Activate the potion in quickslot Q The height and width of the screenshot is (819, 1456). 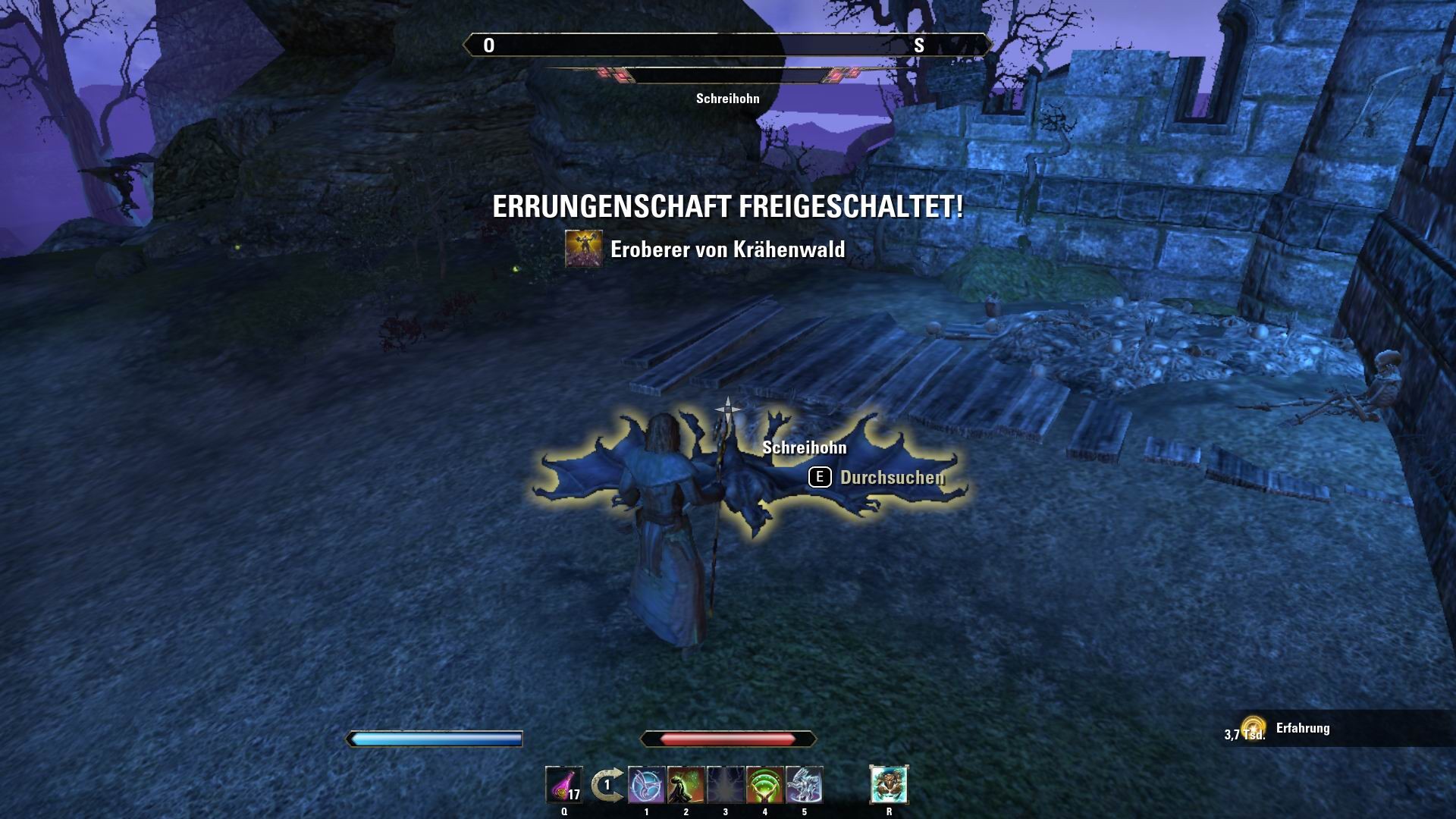[x=563, y=784]
